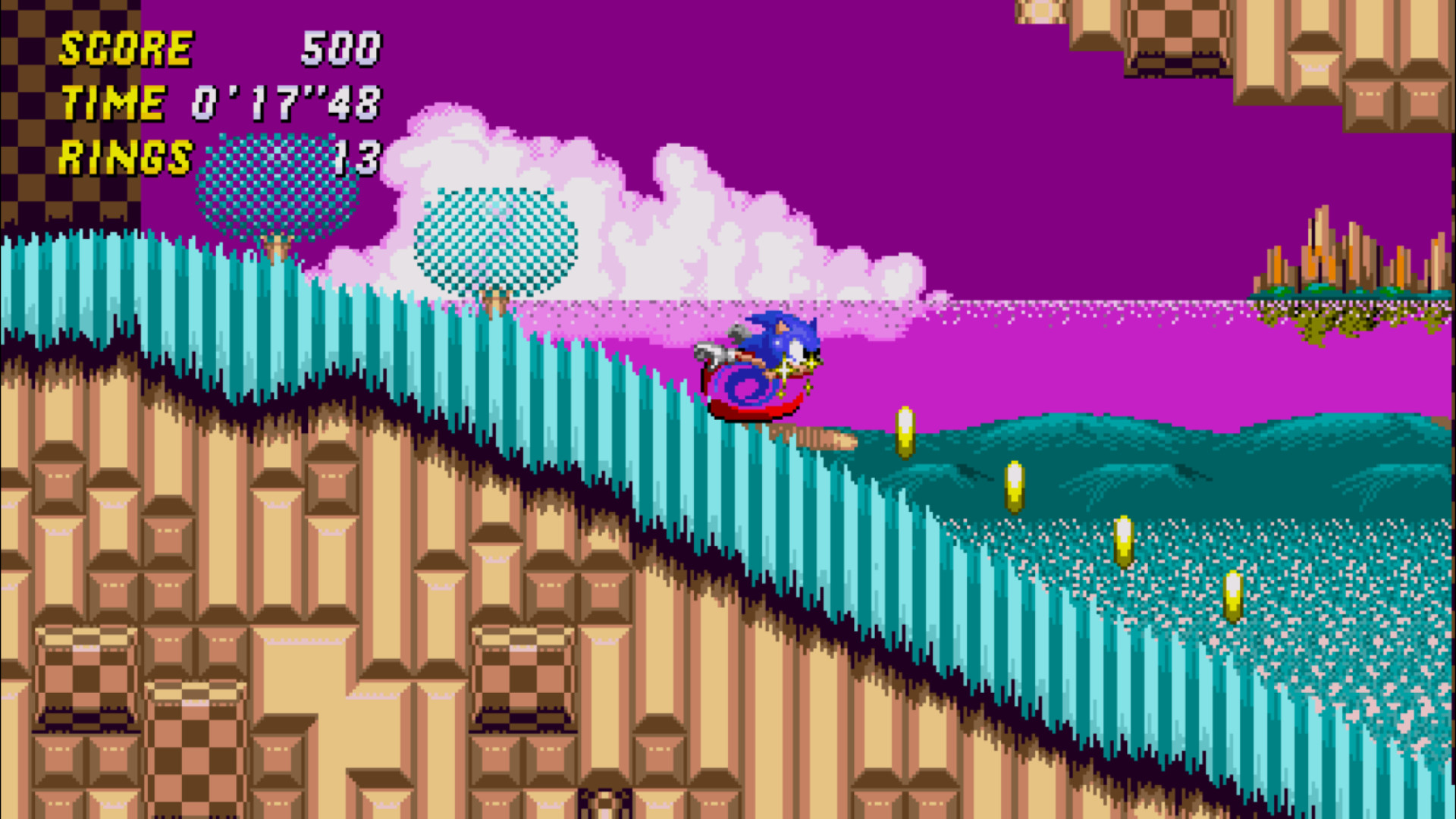This screenshot has height=819, width=1456.
Task: Select the SCORE label in yellow
Action: pyautogui.click(x=125, y=49)
